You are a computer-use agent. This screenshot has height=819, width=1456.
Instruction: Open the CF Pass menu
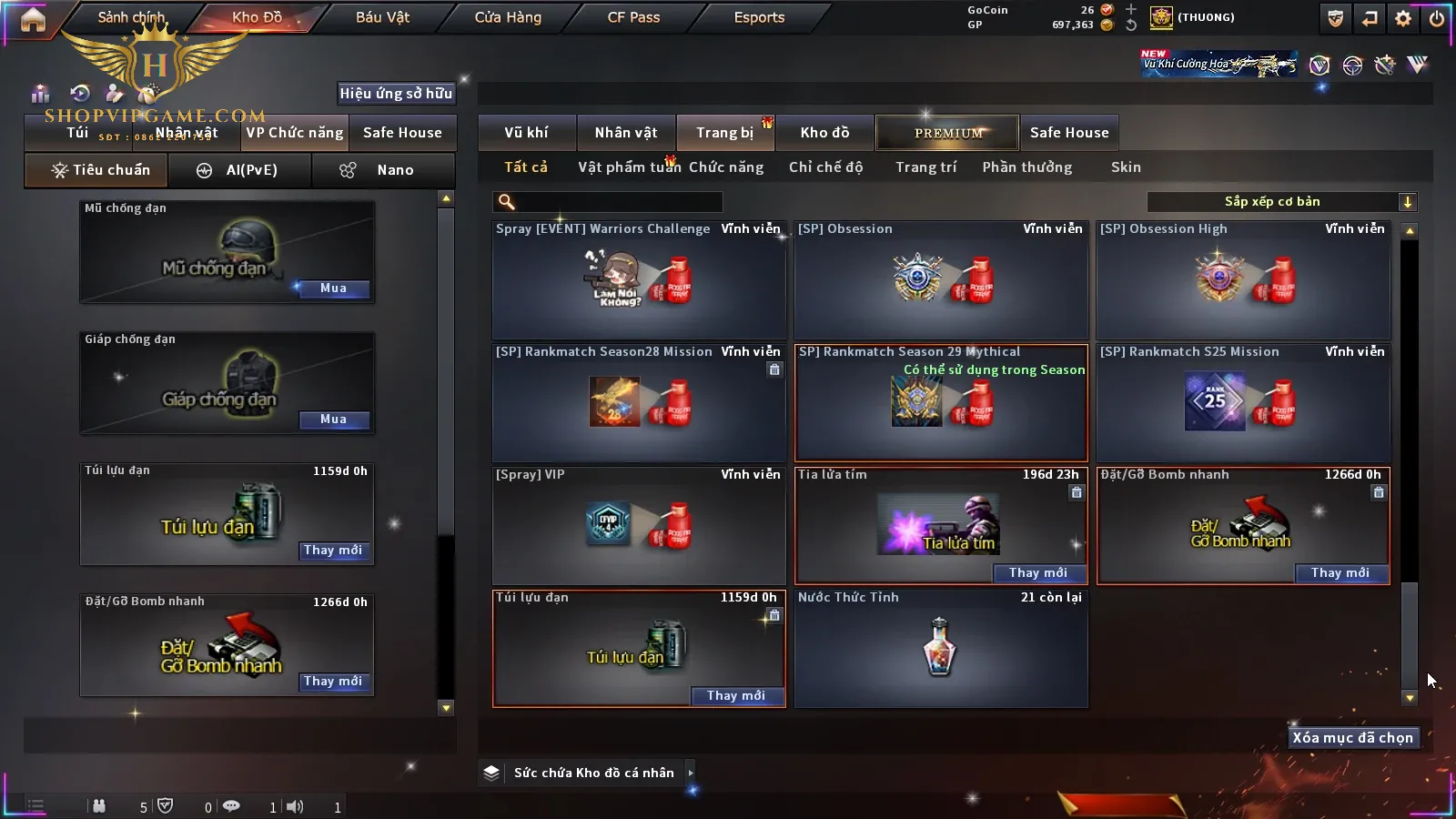pos(633,17)
